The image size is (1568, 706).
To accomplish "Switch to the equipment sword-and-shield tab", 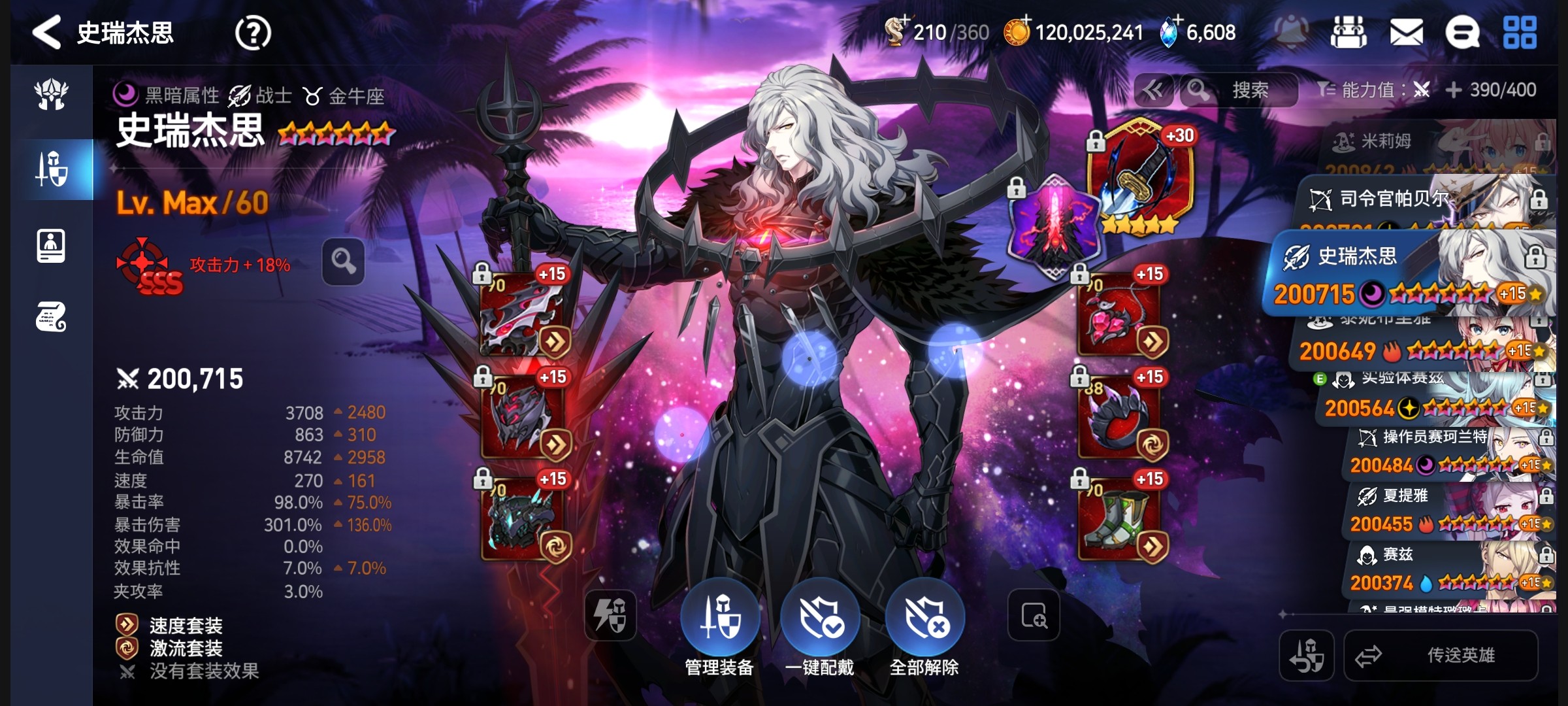I will pyautogui.click(x=52, y=169).
